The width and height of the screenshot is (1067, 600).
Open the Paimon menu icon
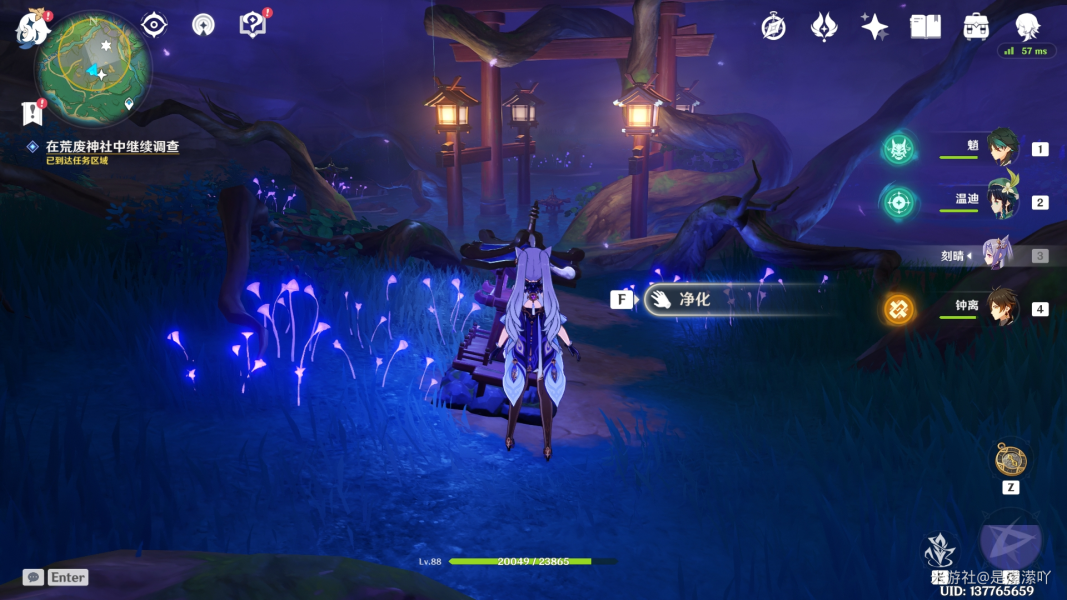point(32,27)
